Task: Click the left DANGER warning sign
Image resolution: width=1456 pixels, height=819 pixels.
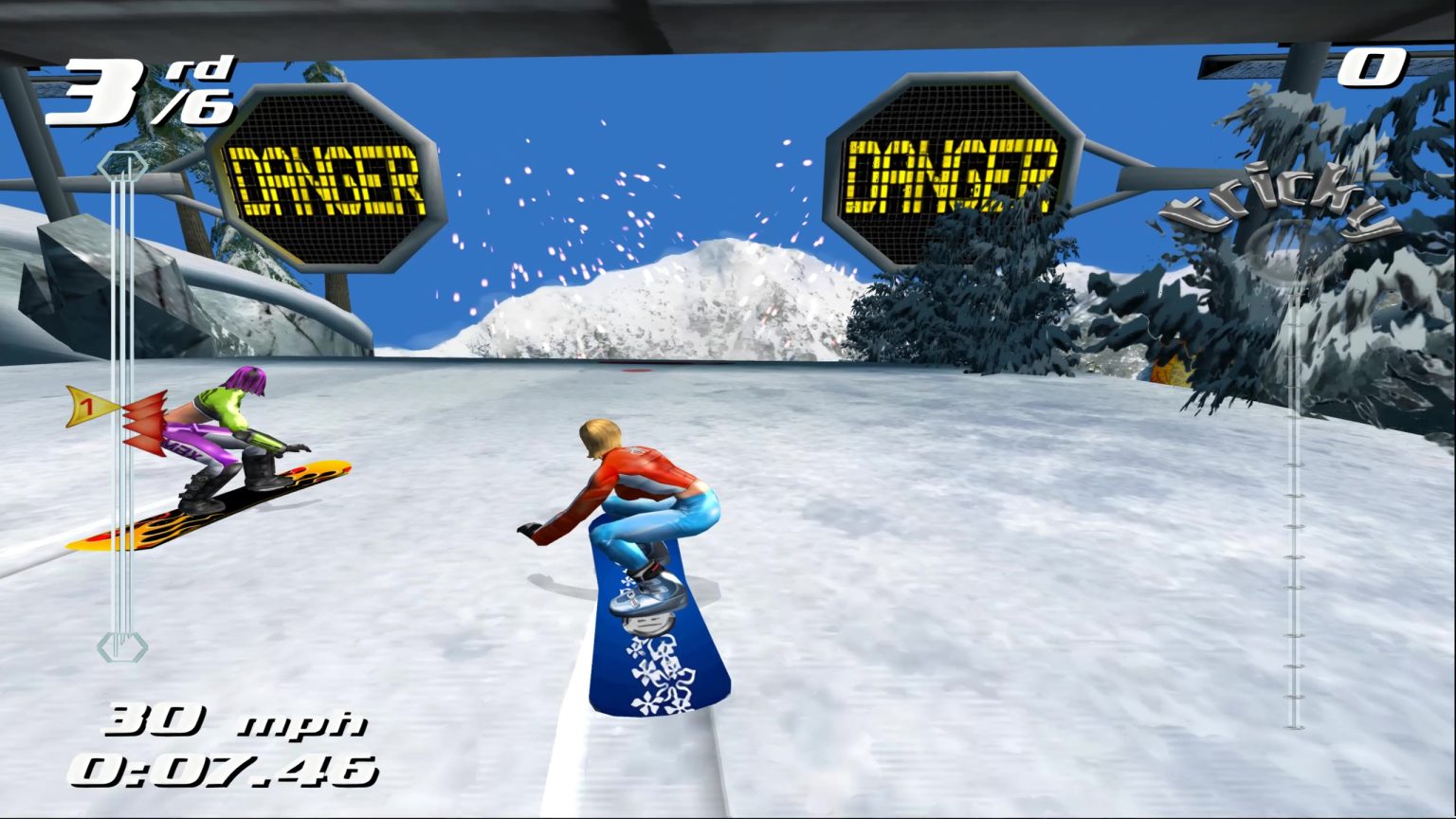Action: coord(330,175)
